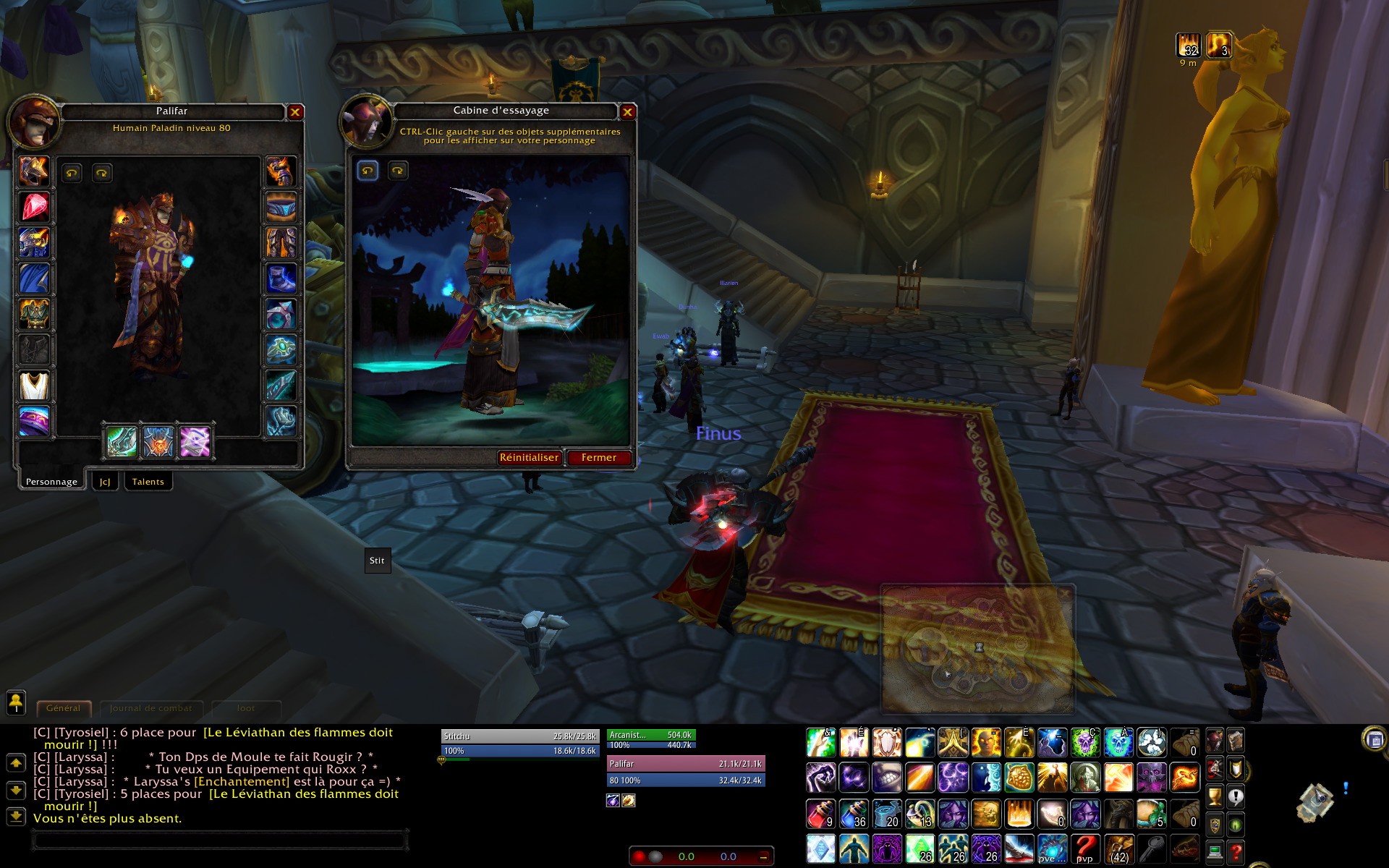Select the red gem necklace slot
Viewport: 1389px width, 868px height.
(34, 208)
